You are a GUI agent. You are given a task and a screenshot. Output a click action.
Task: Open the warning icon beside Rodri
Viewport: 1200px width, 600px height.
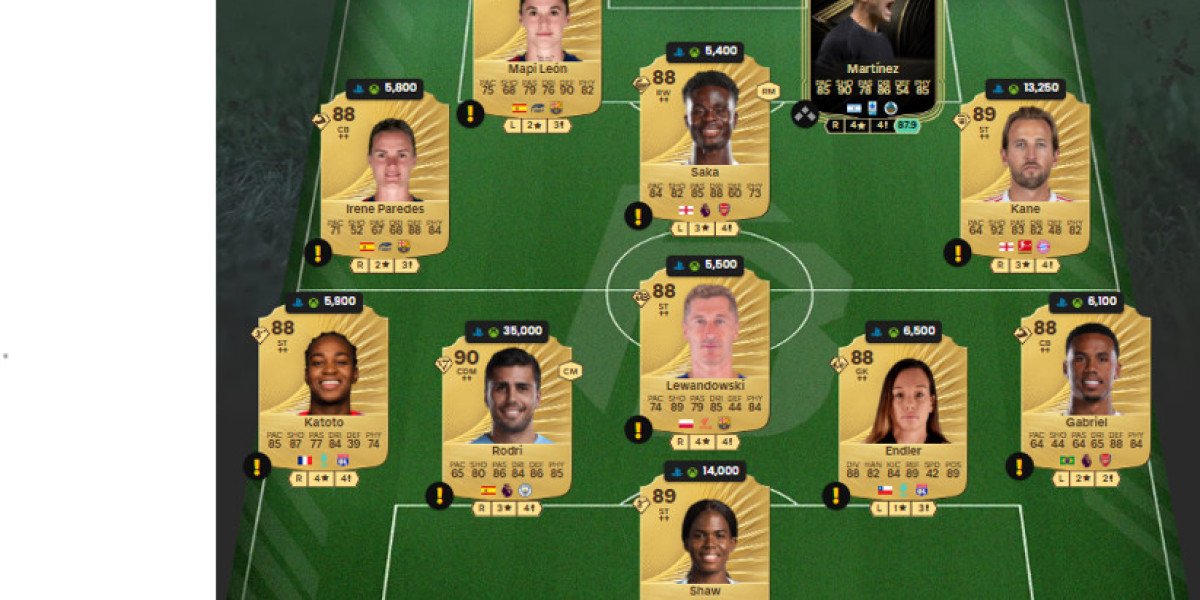click(439, 495)
